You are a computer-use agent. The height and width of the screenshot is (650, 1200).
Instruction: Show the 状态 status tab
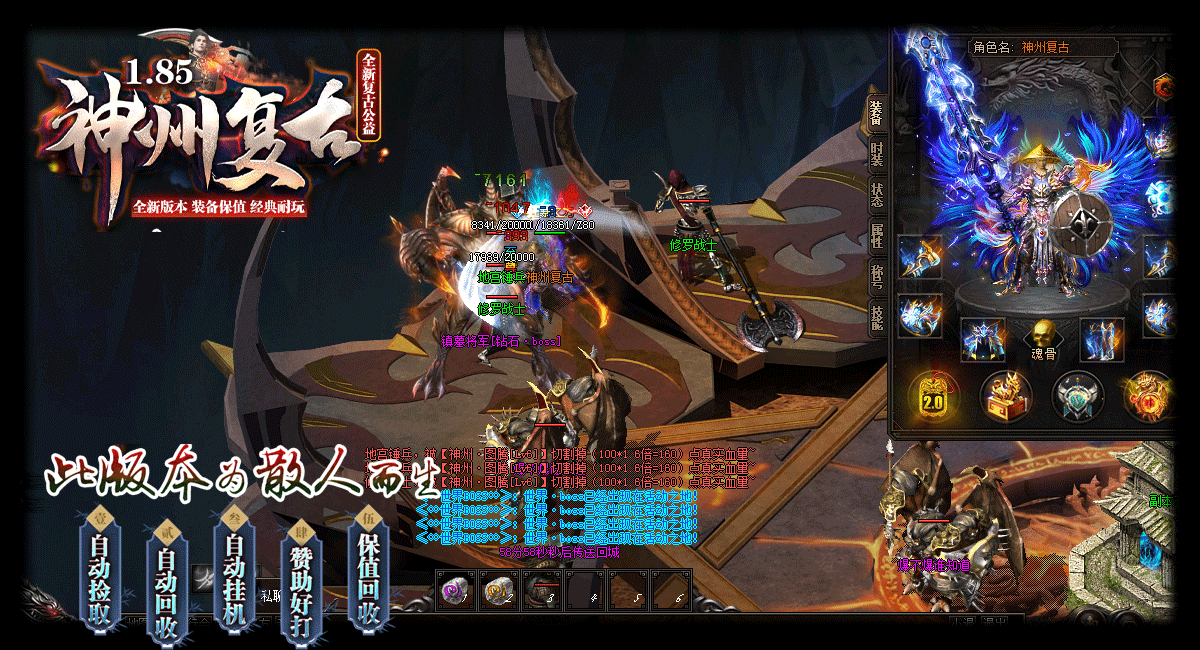876,194
